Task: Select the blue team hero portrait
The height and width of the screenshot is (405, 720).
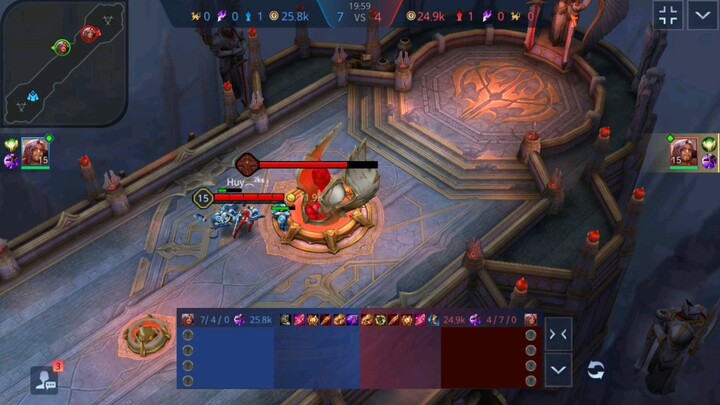Action: coord(35,150)
